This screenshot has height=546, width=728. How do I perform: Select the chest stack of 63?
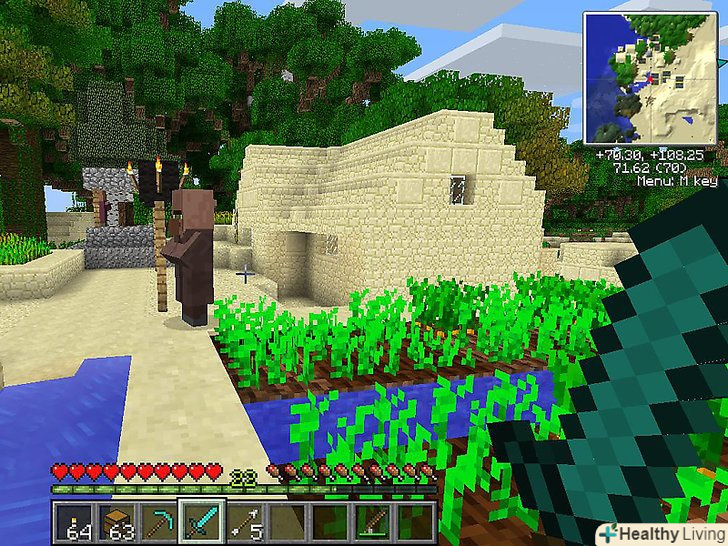tap(116, 522)
